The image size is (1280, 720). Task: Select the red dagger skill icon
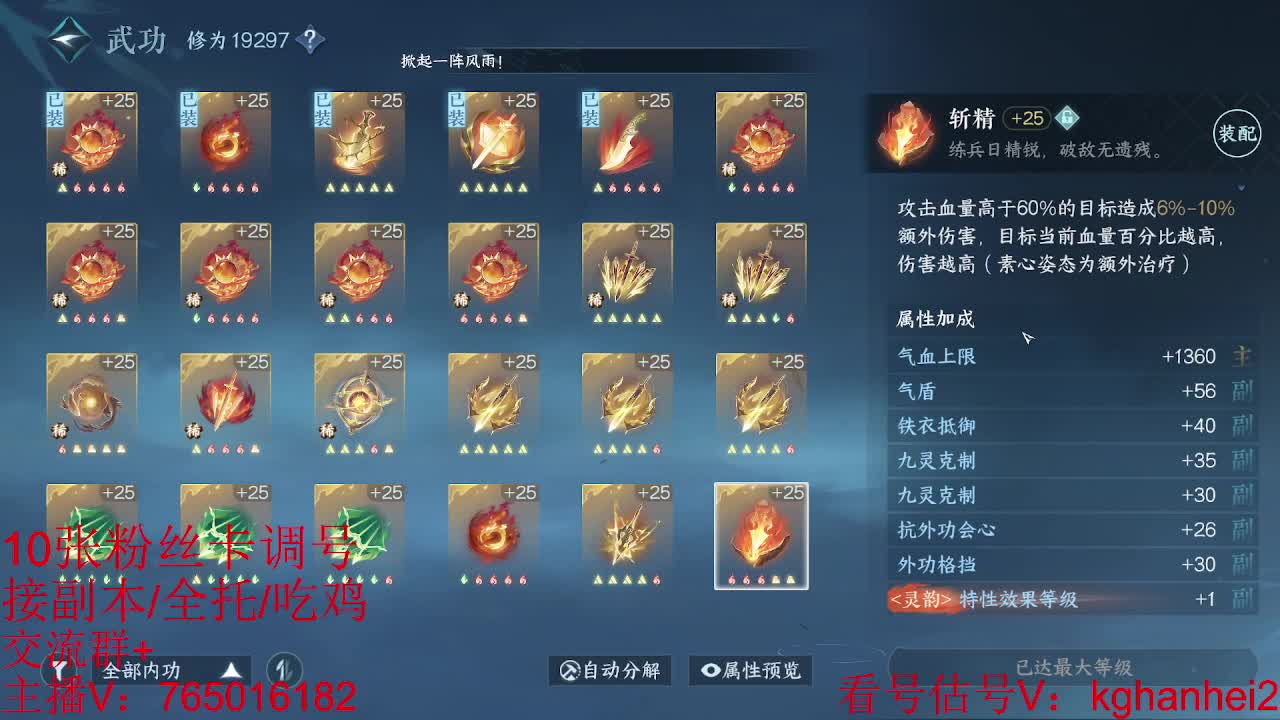click(x=627, y=135)
